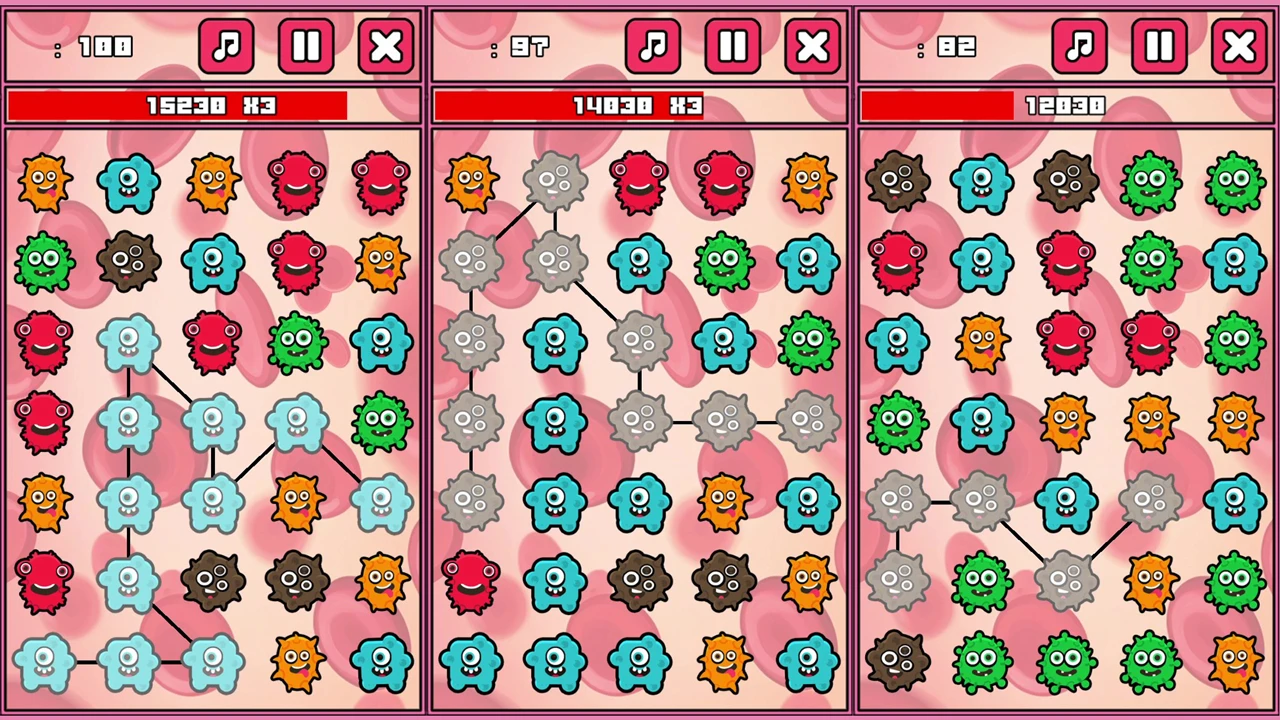Pause the middle player's game
The width and height of the screenshot is (1280, 720).
coord(732,46)
